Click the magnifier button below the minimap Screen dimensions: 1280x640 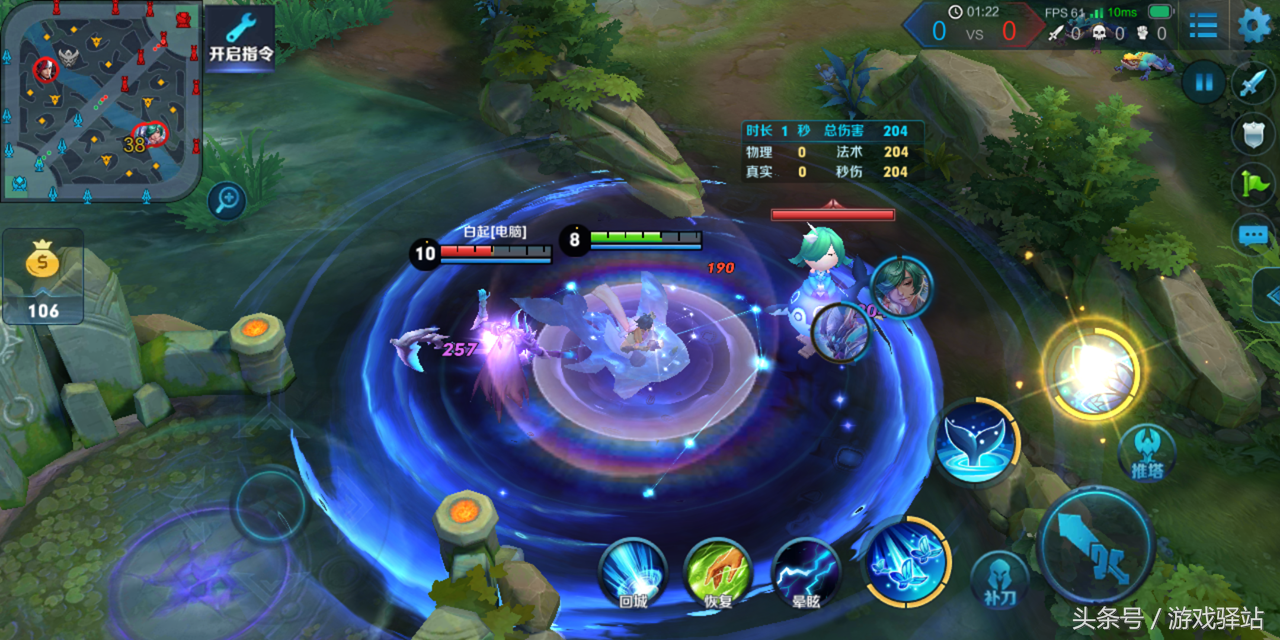[x=227, y=201]
